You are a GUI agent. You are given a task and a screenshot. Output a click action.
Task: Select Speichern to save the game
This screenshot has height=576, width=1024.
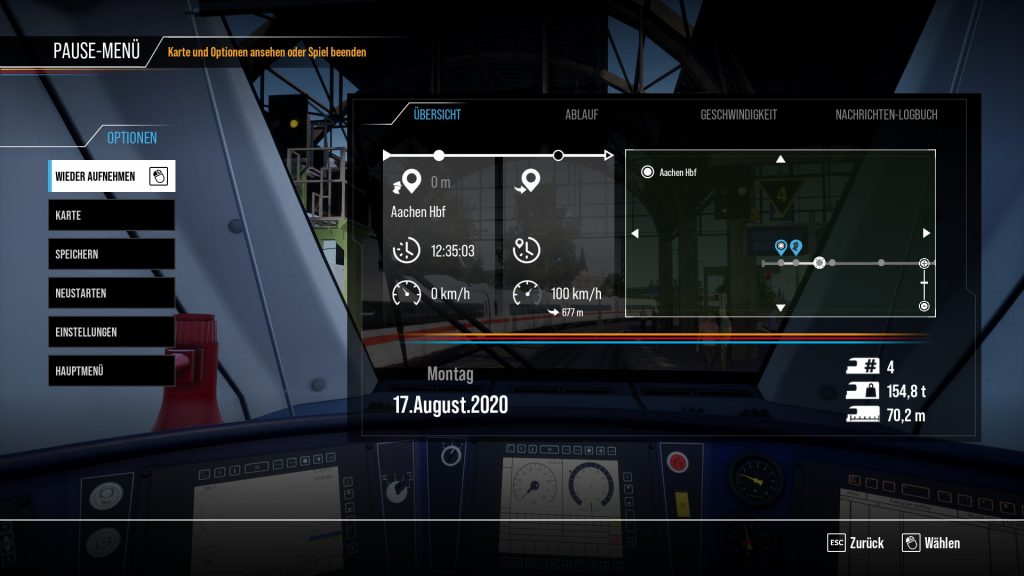click(111, 254)
